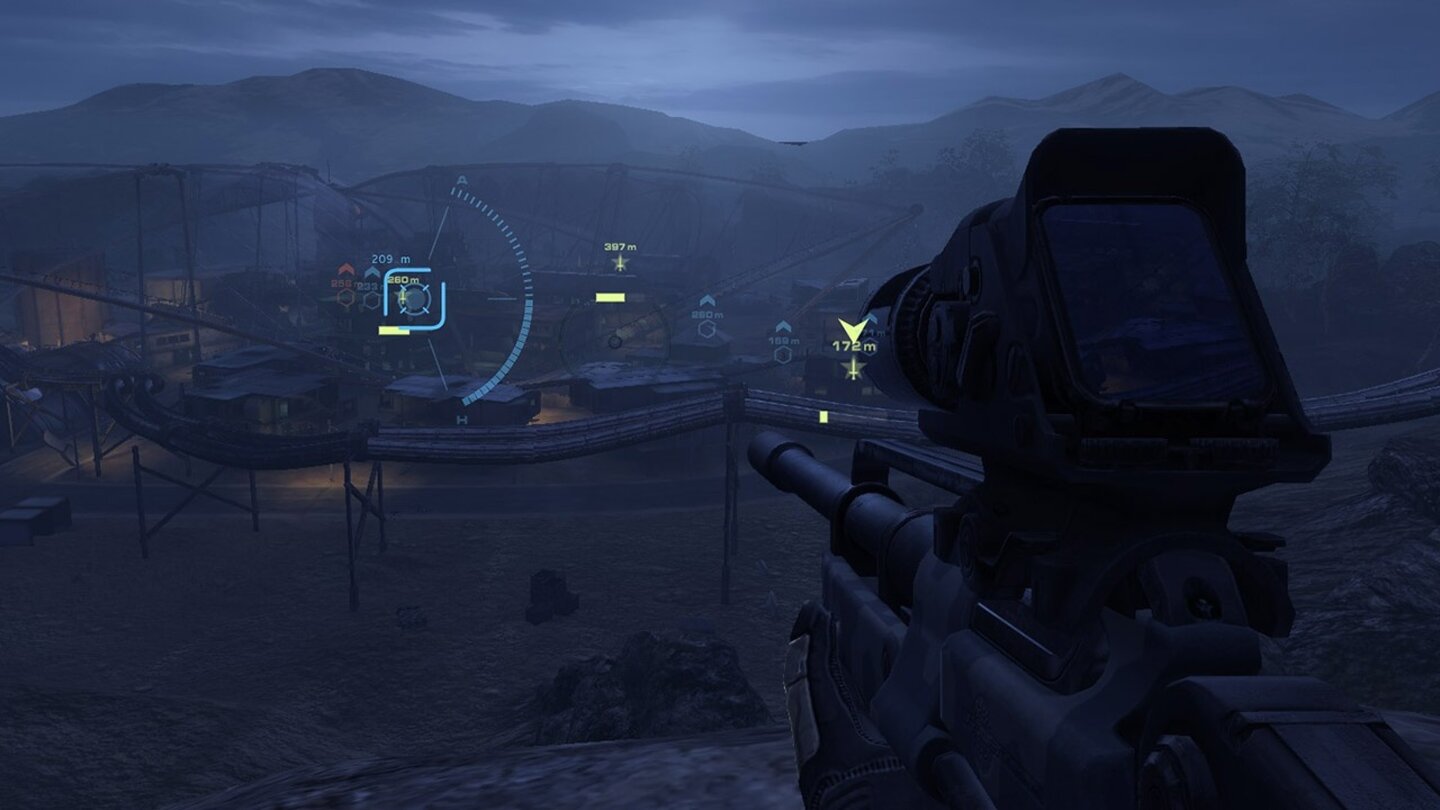Click the yellow health bar below the target bracket
Viewport: 1440px width, 810px height.
pyautogui.click(x=394, y=331)
